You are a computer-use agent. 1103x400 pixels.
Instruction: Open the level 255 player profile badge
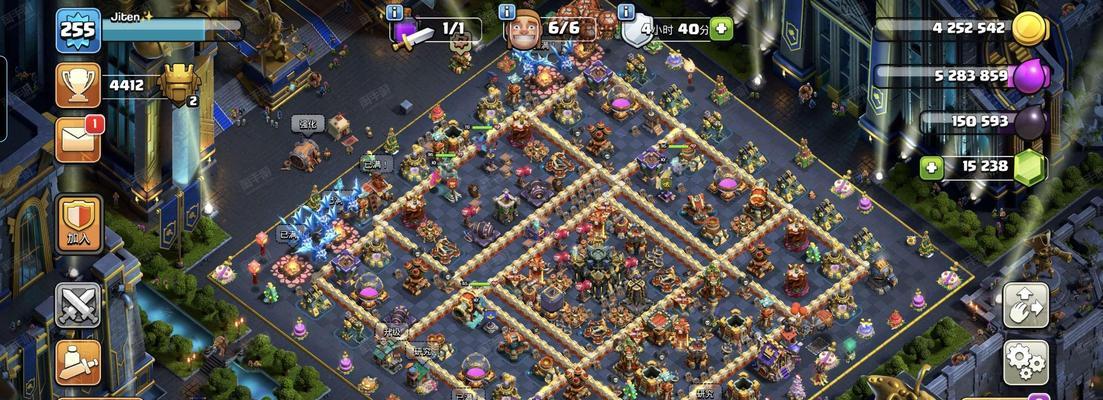pos(77,29)
